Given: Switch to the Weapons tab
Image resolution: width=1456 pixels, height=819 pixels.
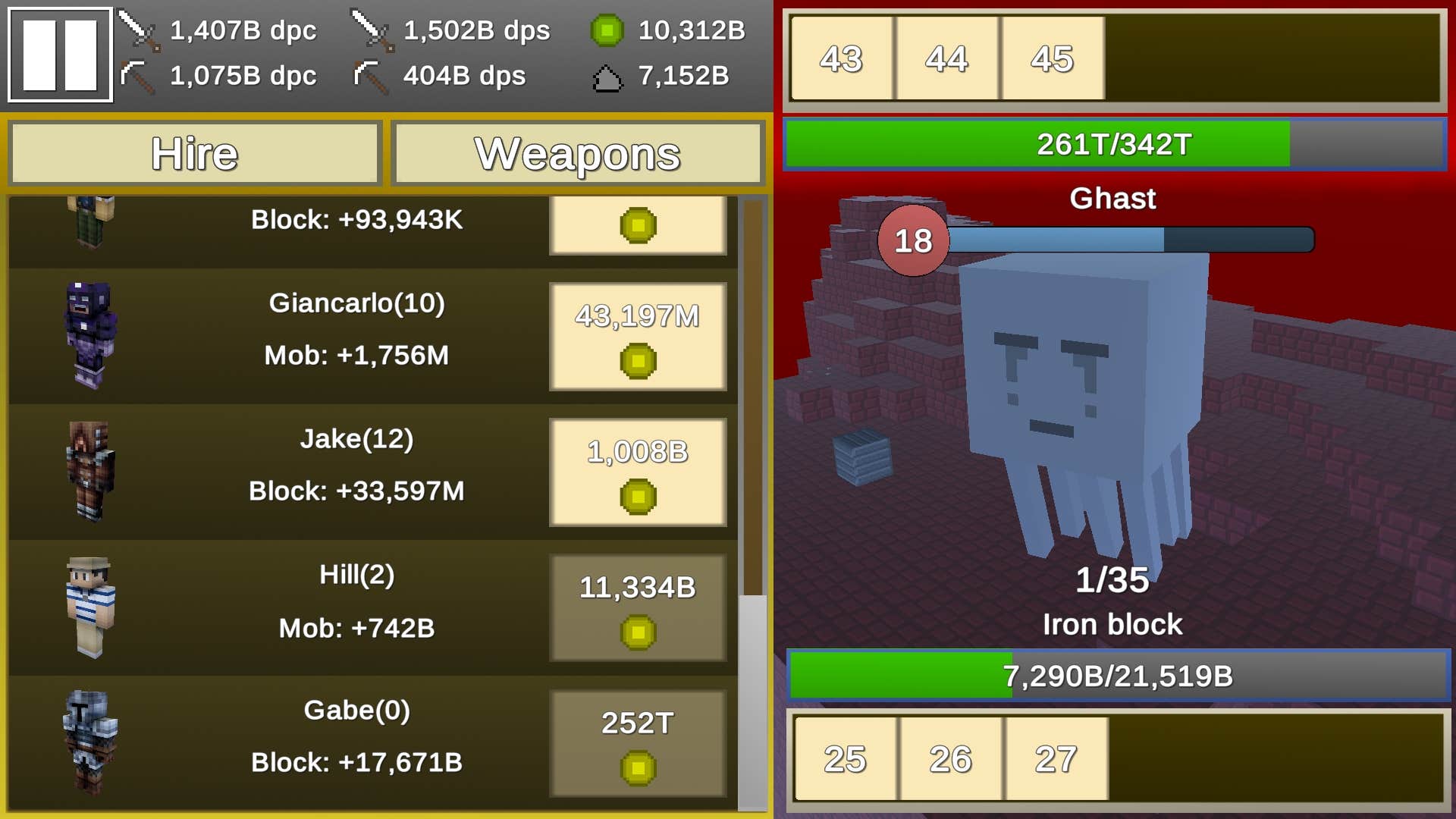Looking at the screenshot, I should (x=576, y=154).
